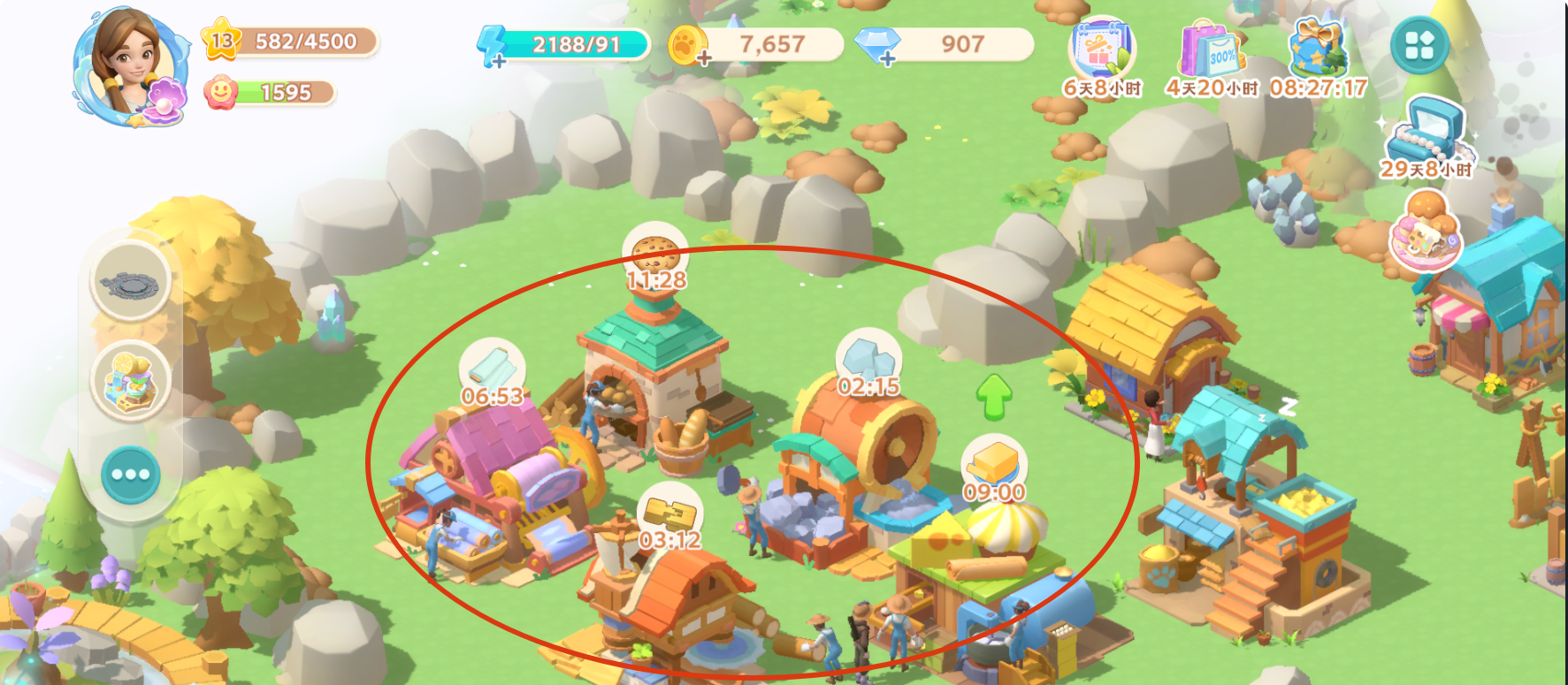Open the pearl jewelry box event

tap(1425, 133)
